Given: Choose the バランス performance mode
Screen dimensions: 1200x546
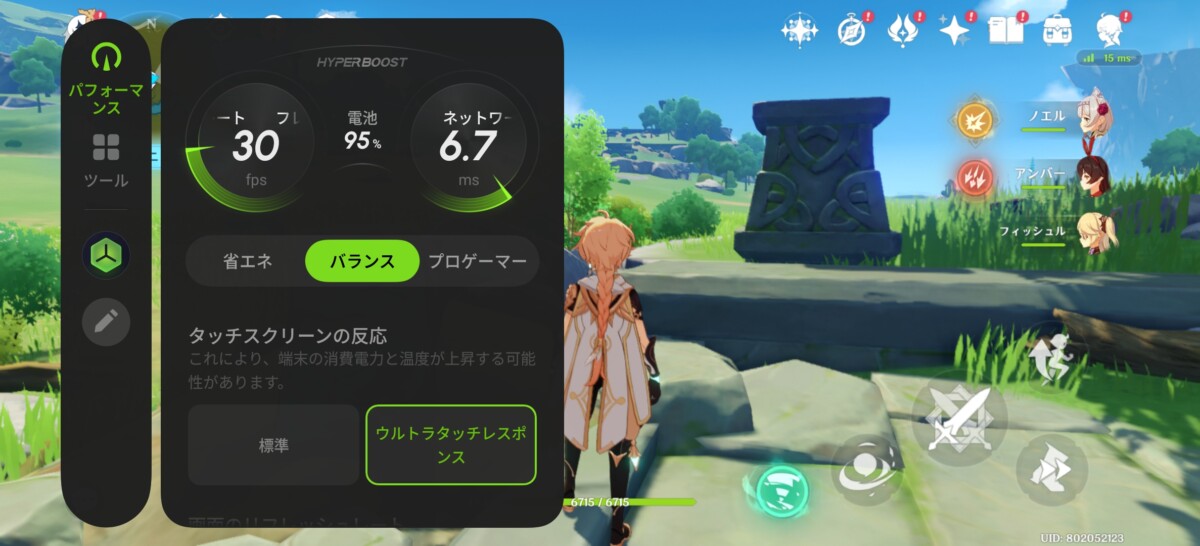Looking at the screenshot, I should click(362, 262).
